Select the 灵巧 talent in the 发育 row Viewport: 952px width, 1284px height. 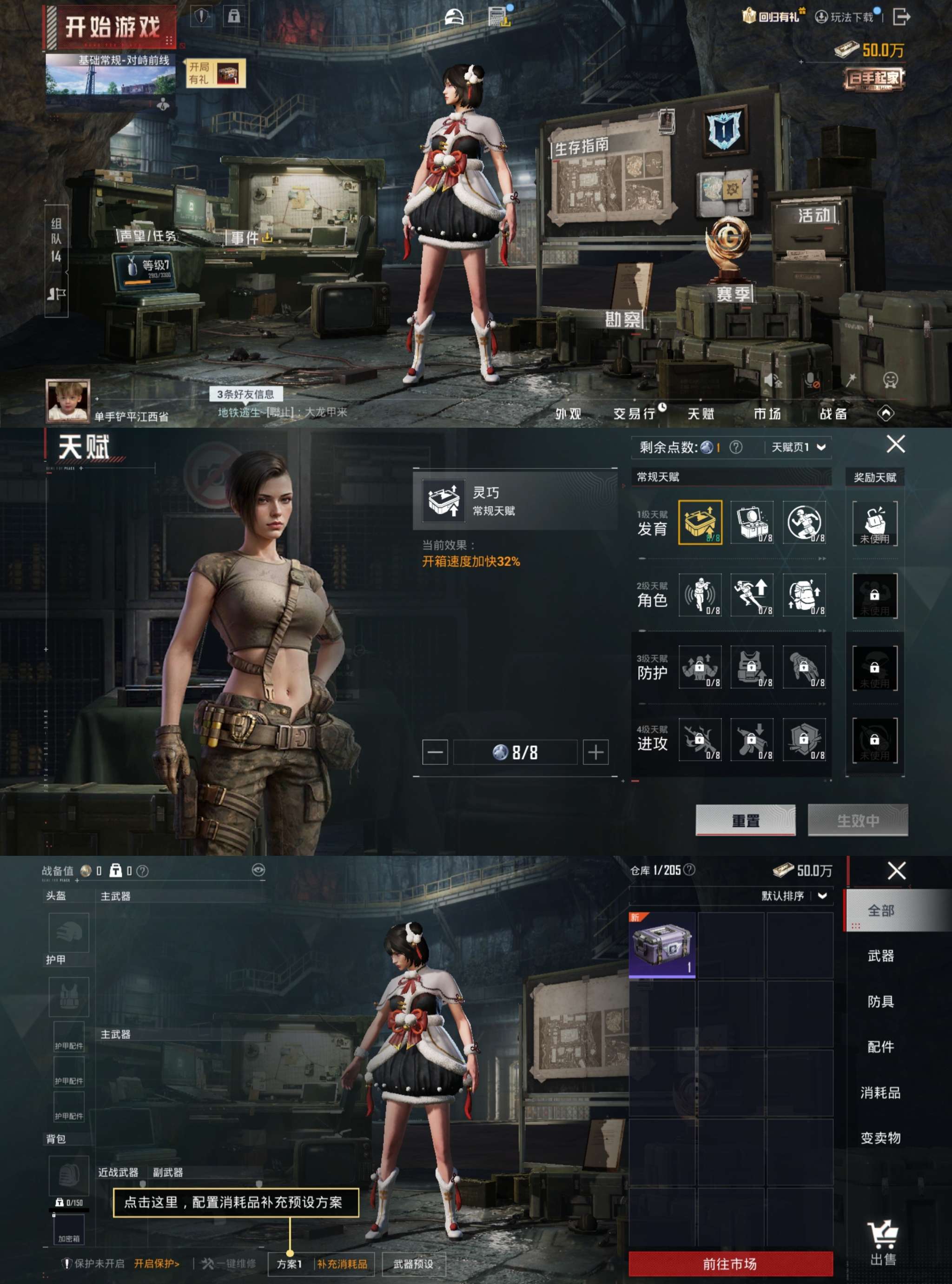click(700, 522)
